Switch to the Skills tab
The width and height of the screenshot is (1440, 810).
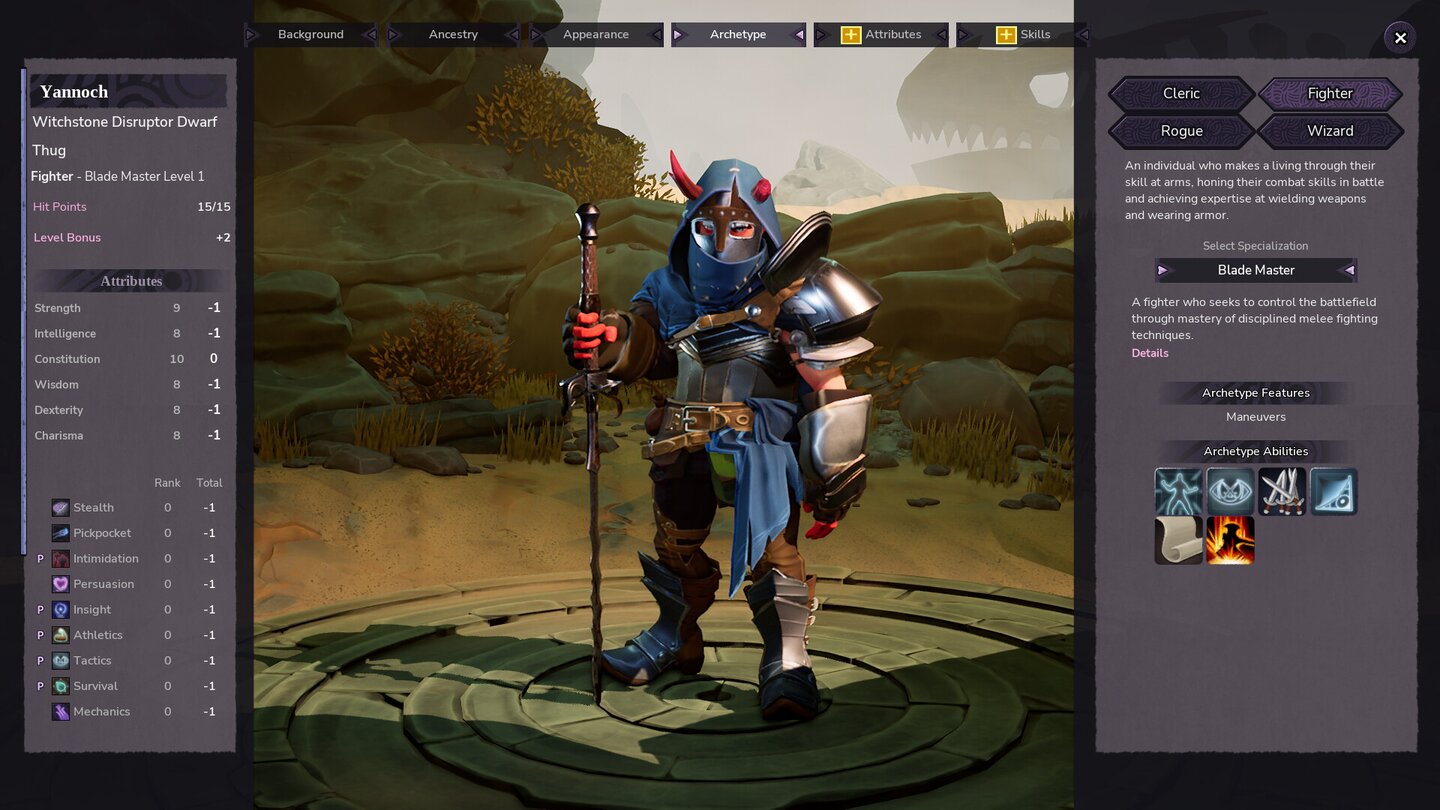tap(1023, 35)
